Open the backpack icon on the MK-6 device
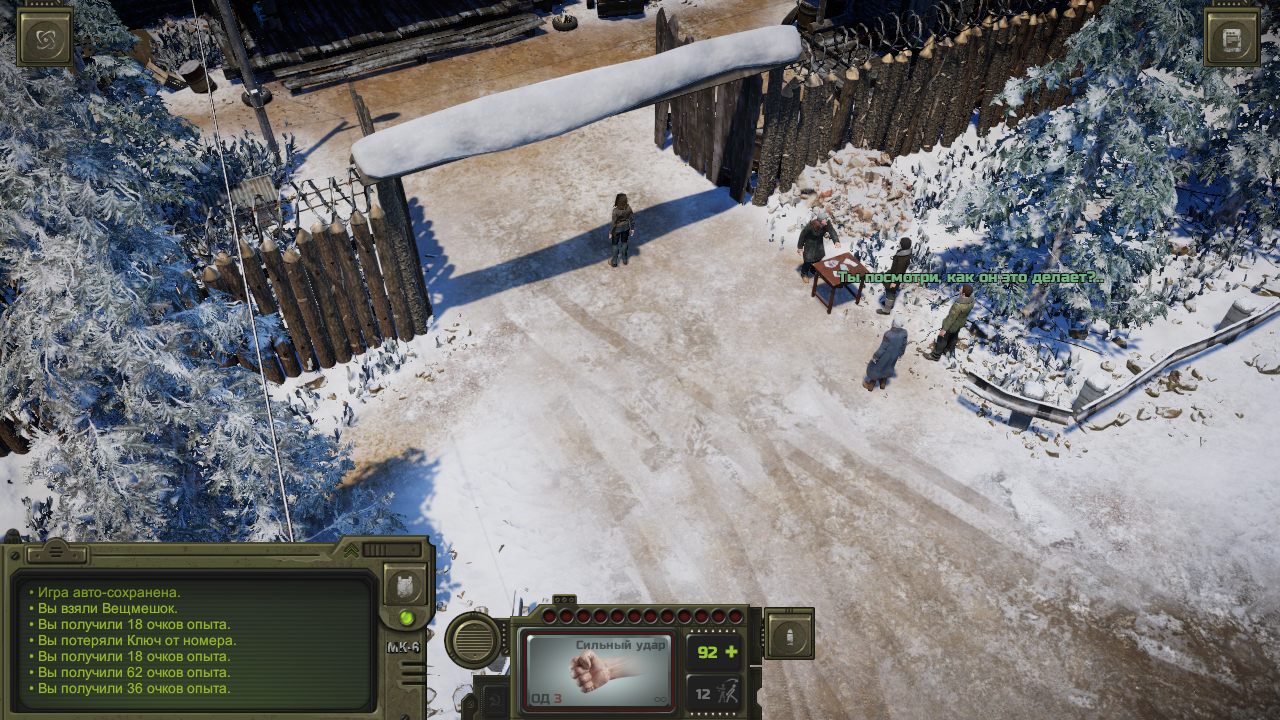 coord(404,586)
